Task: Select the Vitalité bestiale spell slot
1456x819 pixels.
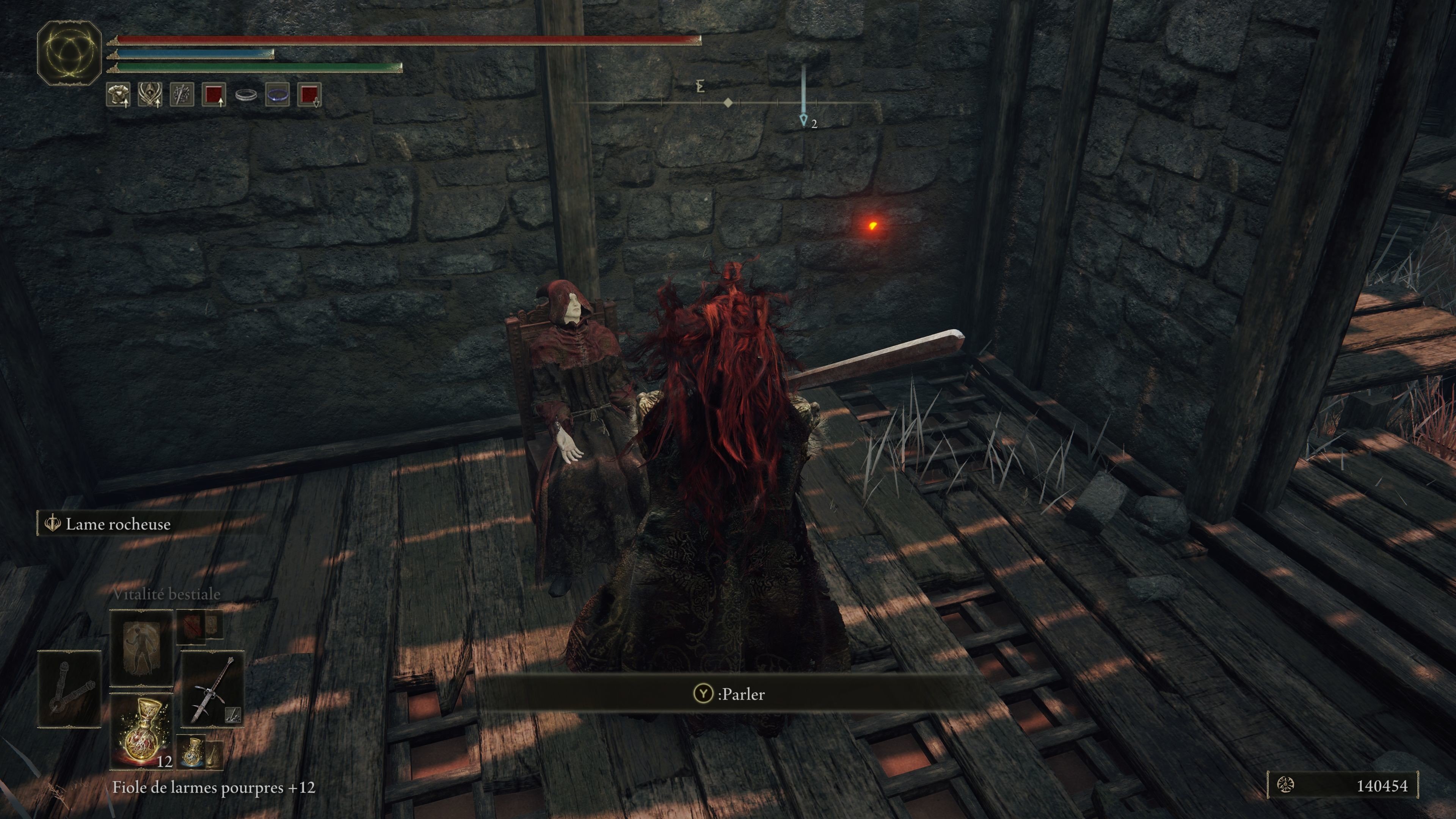Action: click(141, 648)
